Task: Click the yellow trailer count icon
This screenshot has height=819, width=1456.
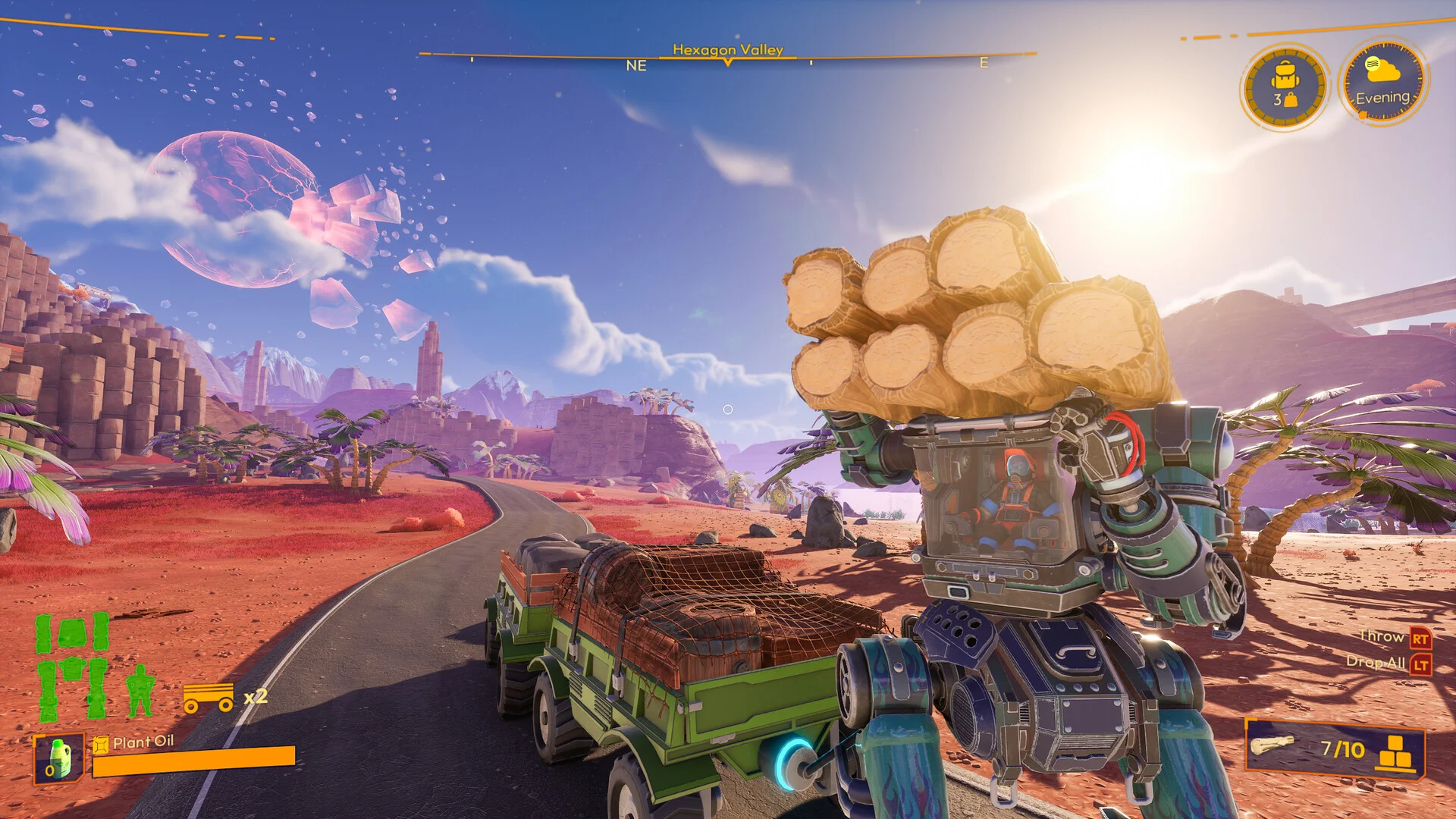Action: [x=209, y=697]
